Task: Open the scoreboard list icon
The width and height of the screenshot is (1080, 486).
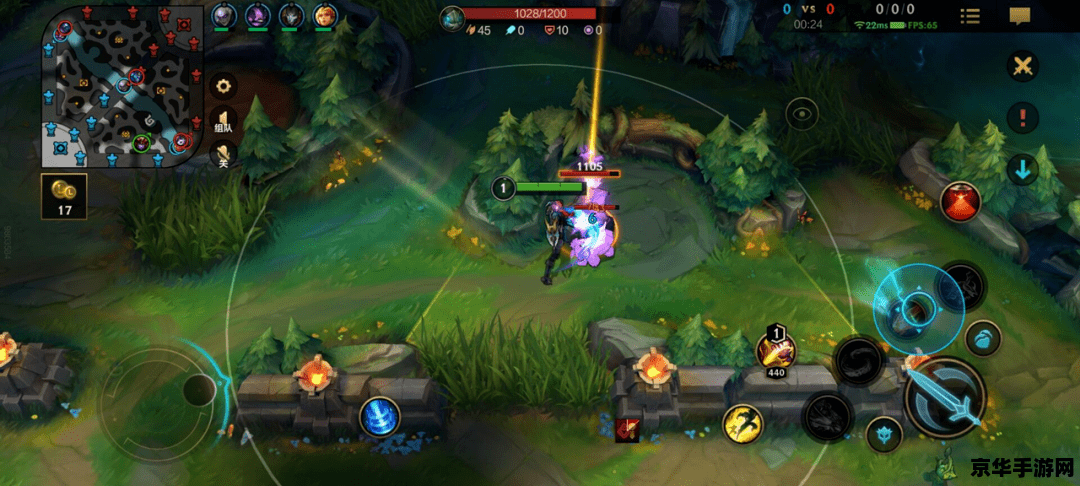Action: click(969, 16)
